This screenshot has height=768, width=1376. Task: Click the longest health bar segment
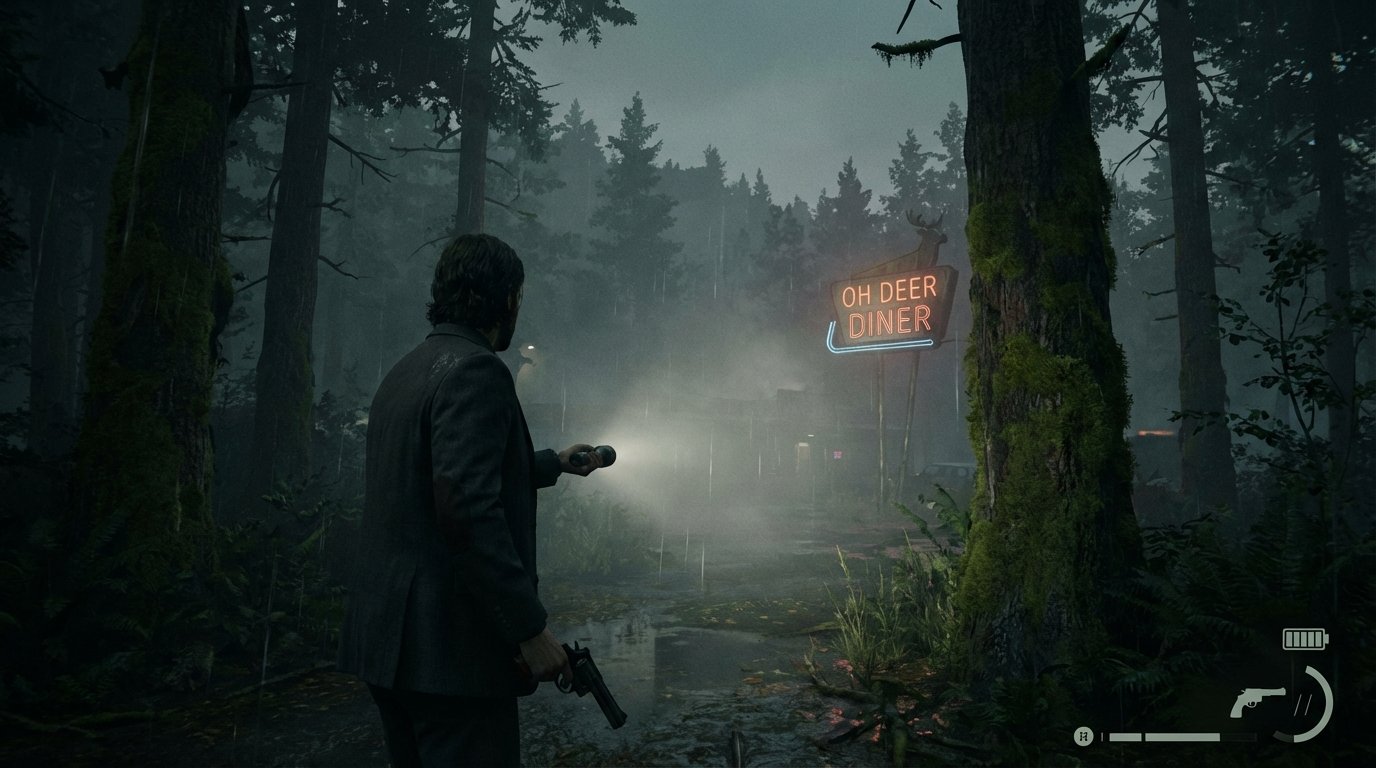click(x=1181, y=737)
